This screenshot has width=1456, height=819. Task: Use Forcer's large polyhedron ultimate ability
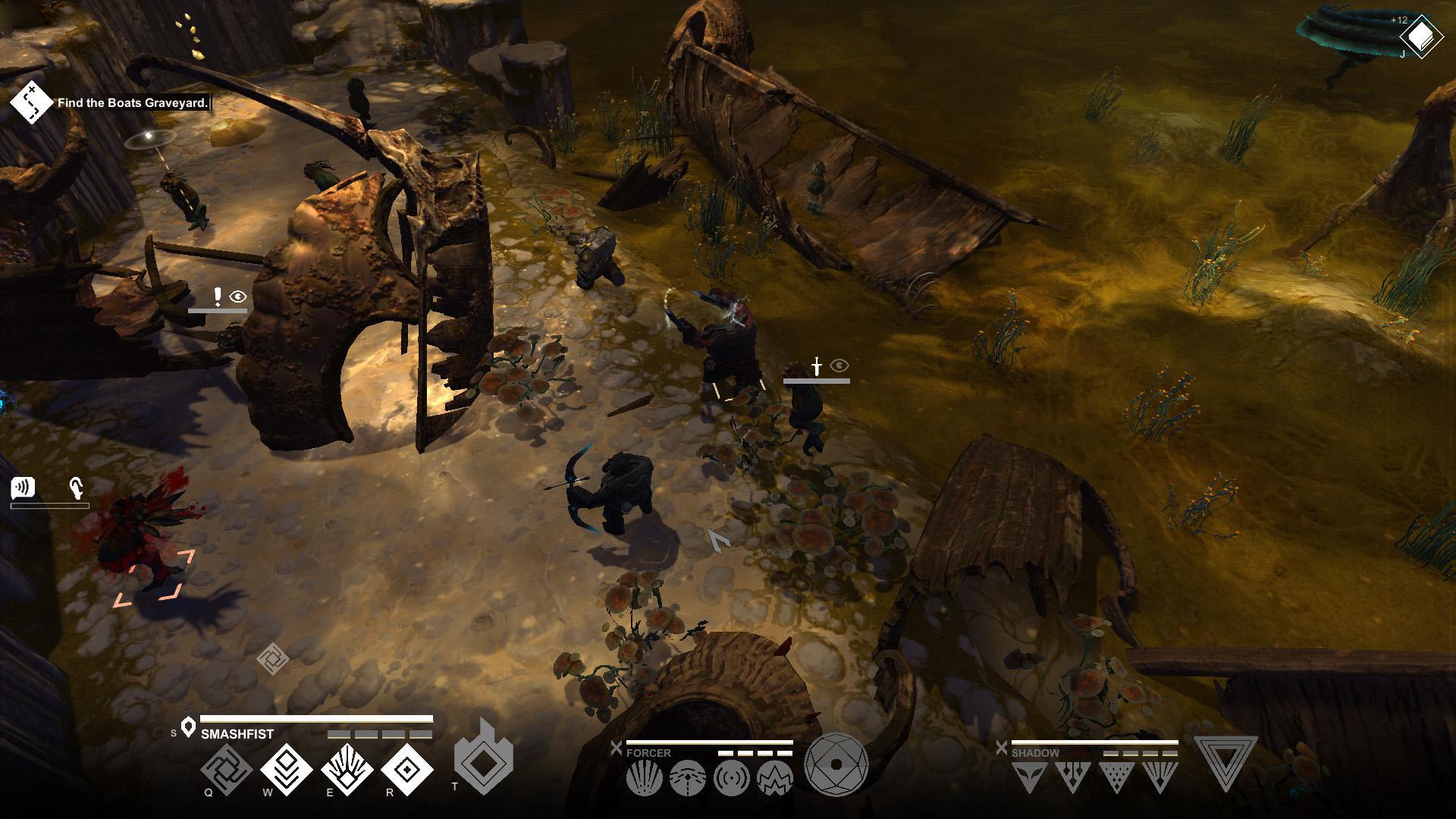pos(836,764)
